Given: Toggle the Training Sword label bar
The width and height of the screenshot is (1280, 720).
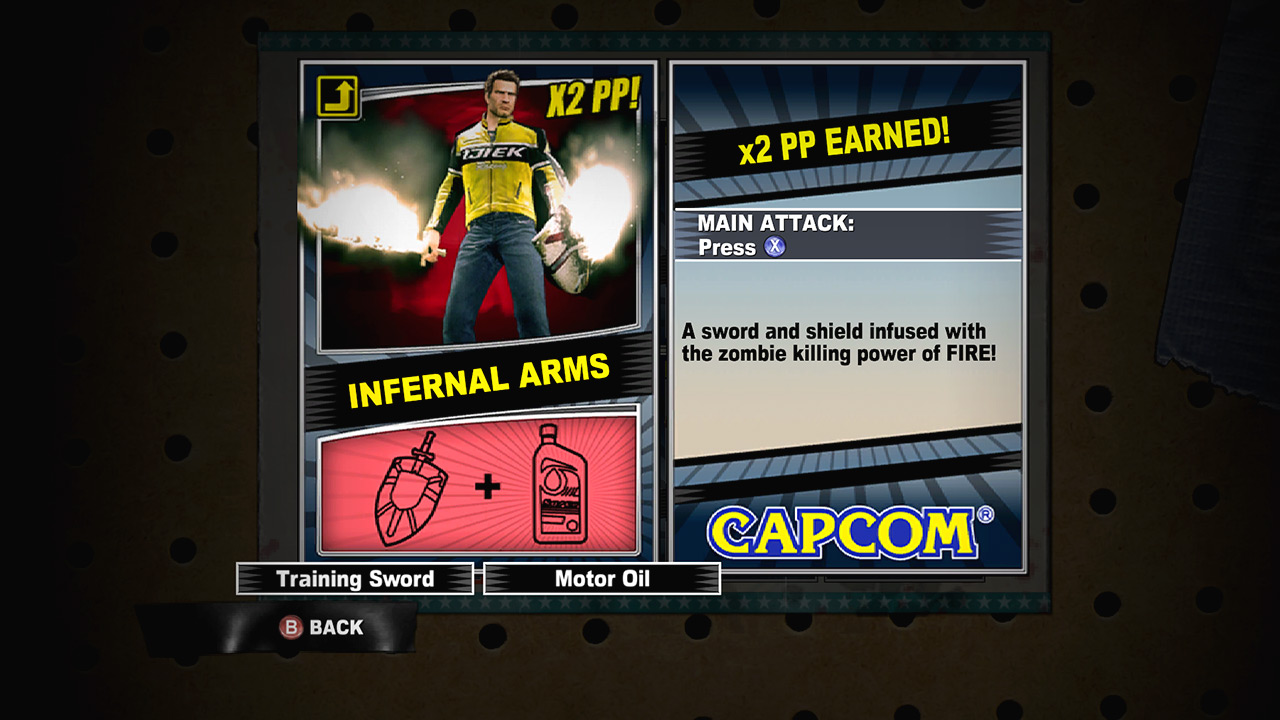Looking at the screenshot, I should pyautogui.click(x=354, y=579).
